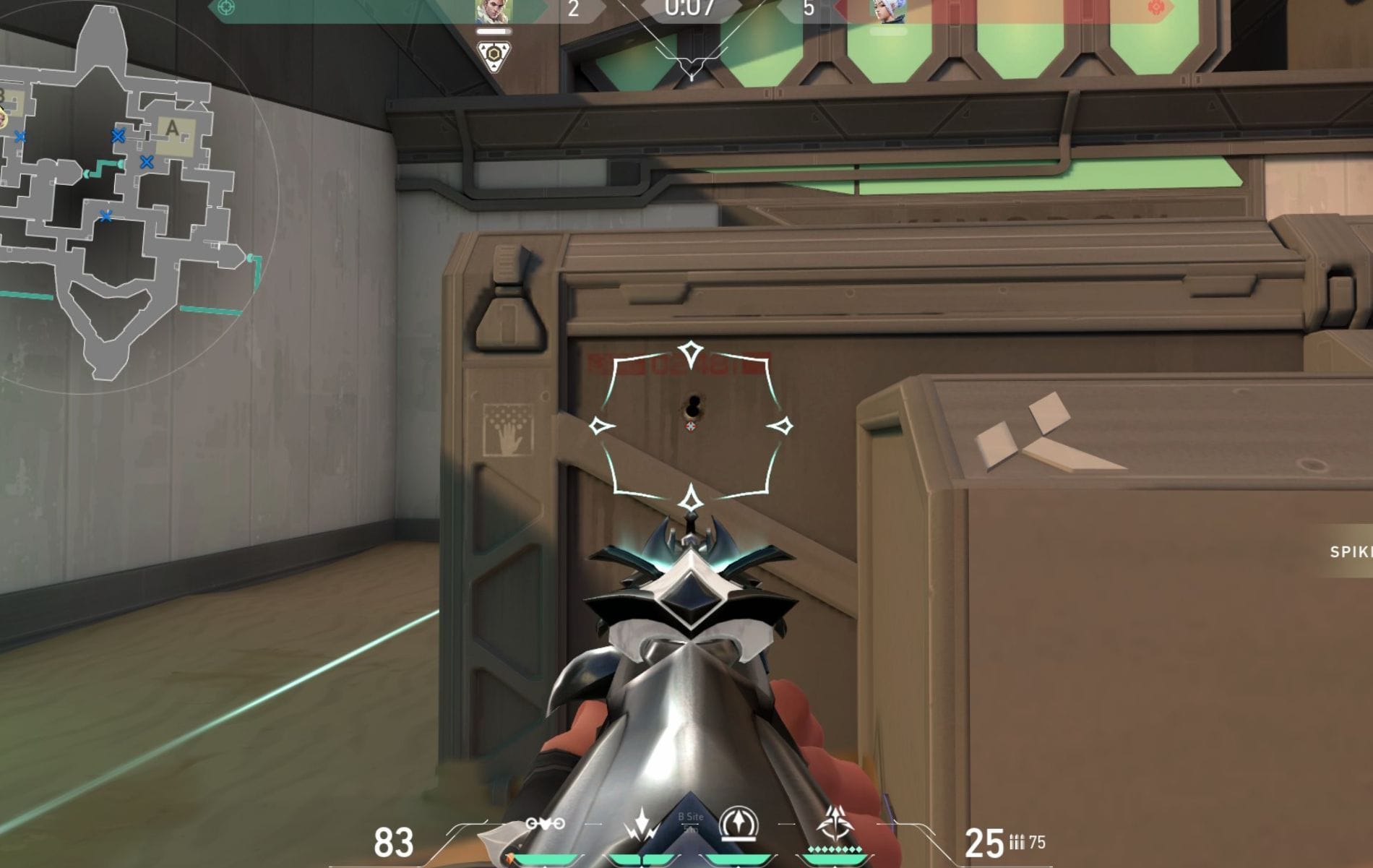Viewport: 1373px width, 868px height.
Task: Select the armor shield icon below the ally portrait
Action: (x=494, y=54)
